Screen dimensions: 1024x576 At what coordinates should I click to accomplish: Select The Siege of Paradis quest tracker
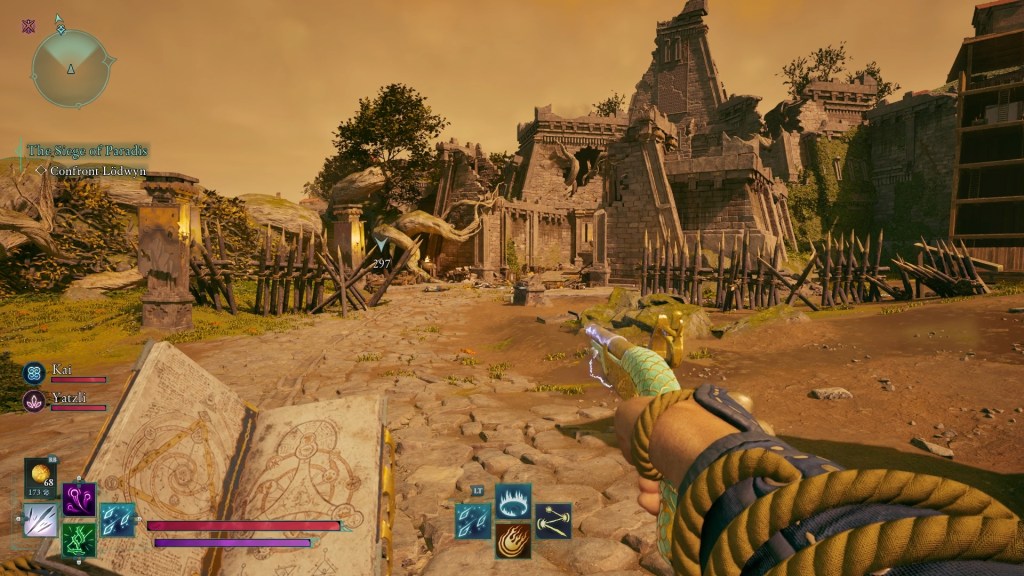point(88,151)
